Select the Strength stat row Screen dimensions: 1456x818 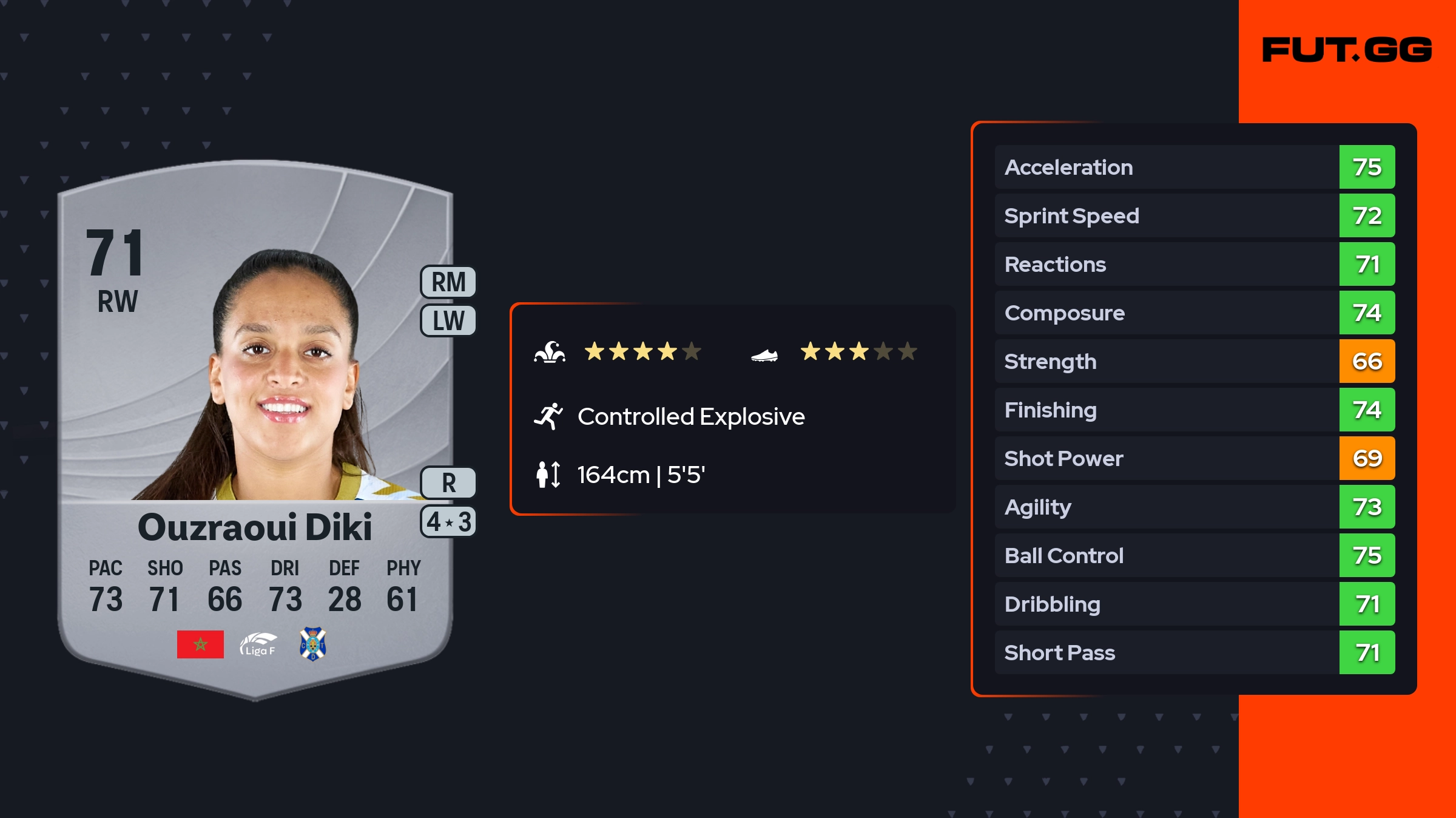pyautogui.click(x=1194, y=361)
